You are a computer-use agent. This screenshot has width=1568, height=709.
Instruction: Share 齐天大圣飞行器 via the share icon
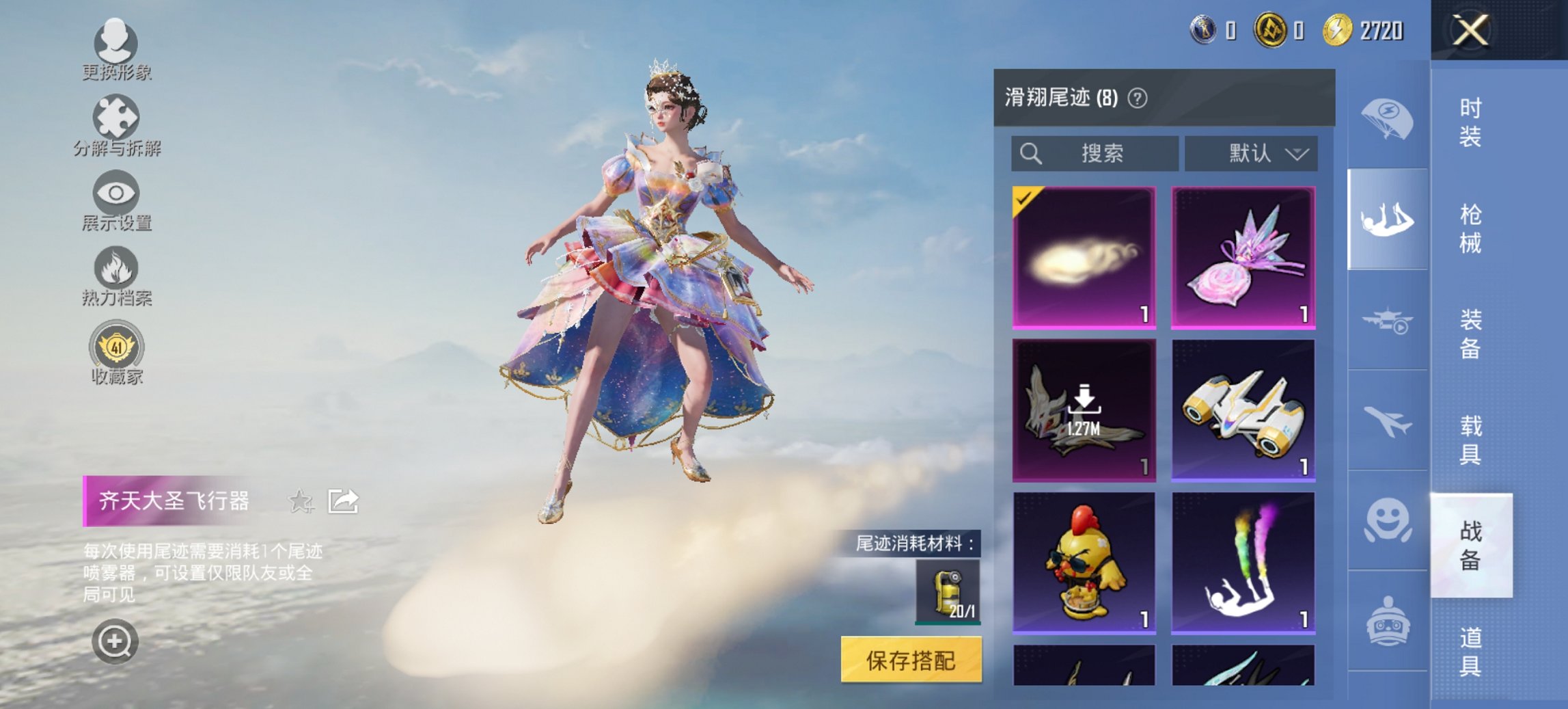pyautogui.click(x=344, y=501)
